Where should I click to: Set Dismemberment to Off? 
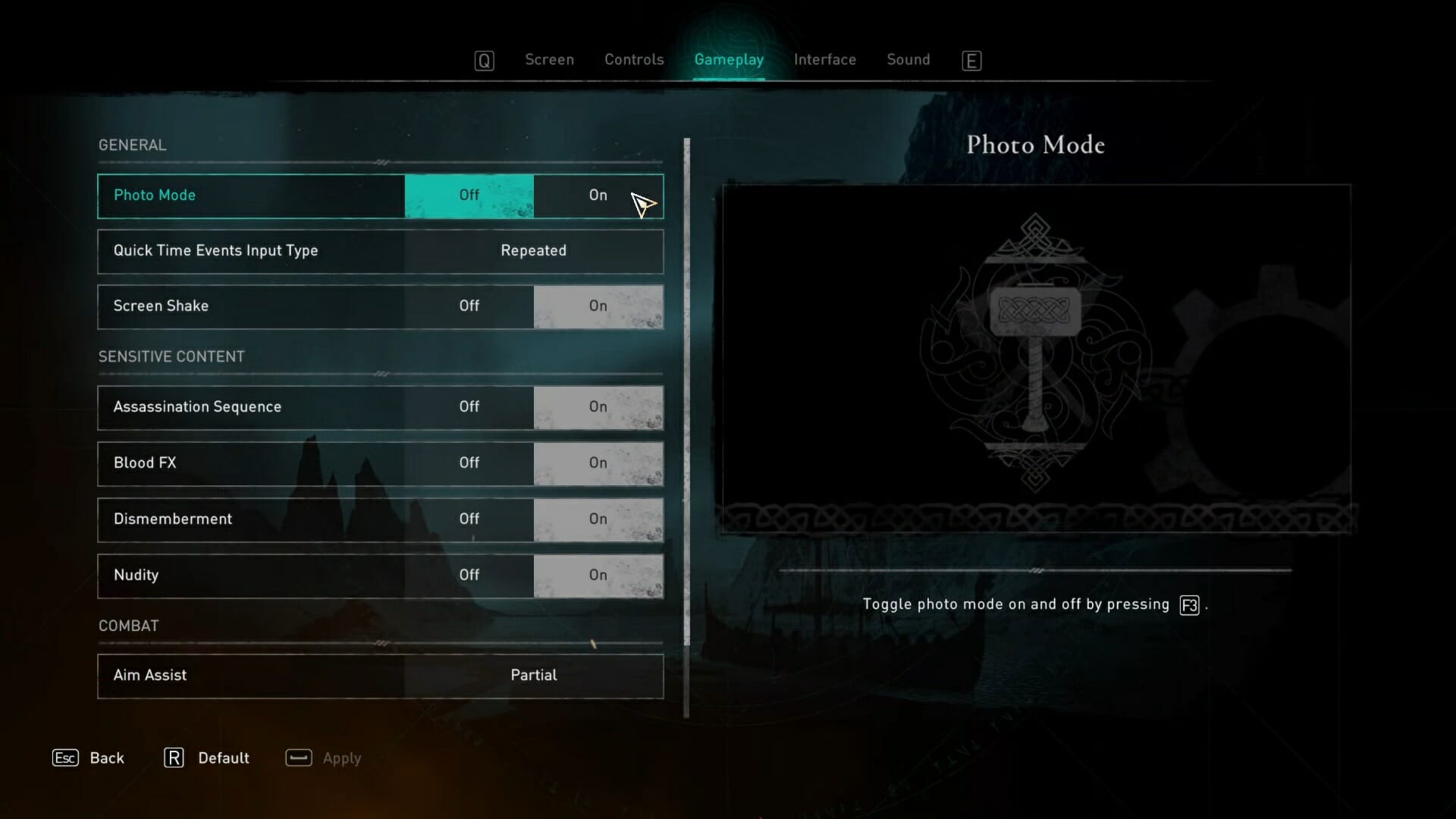click(469, 519)
